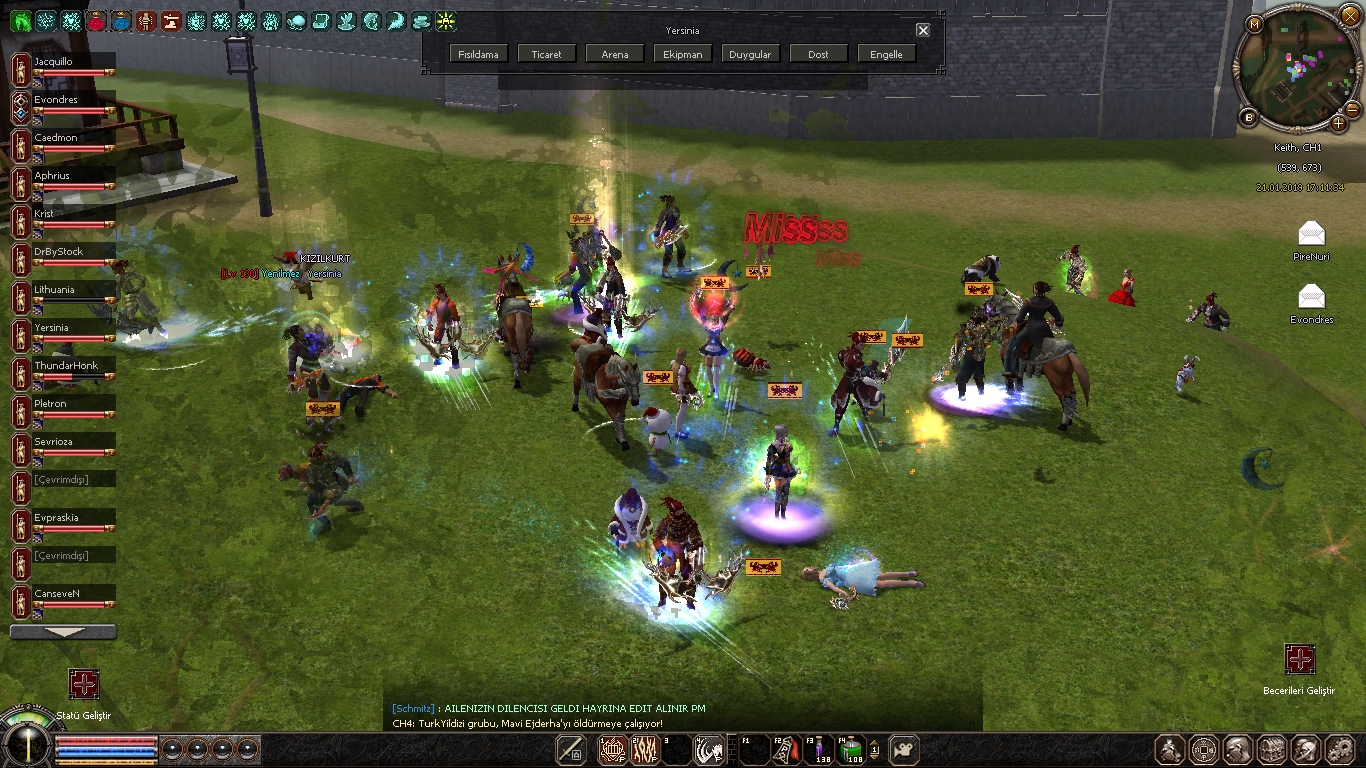Open the world map with the M button
The width and height of the screenshot is (1366, 768).
[x=1254, y=24]
